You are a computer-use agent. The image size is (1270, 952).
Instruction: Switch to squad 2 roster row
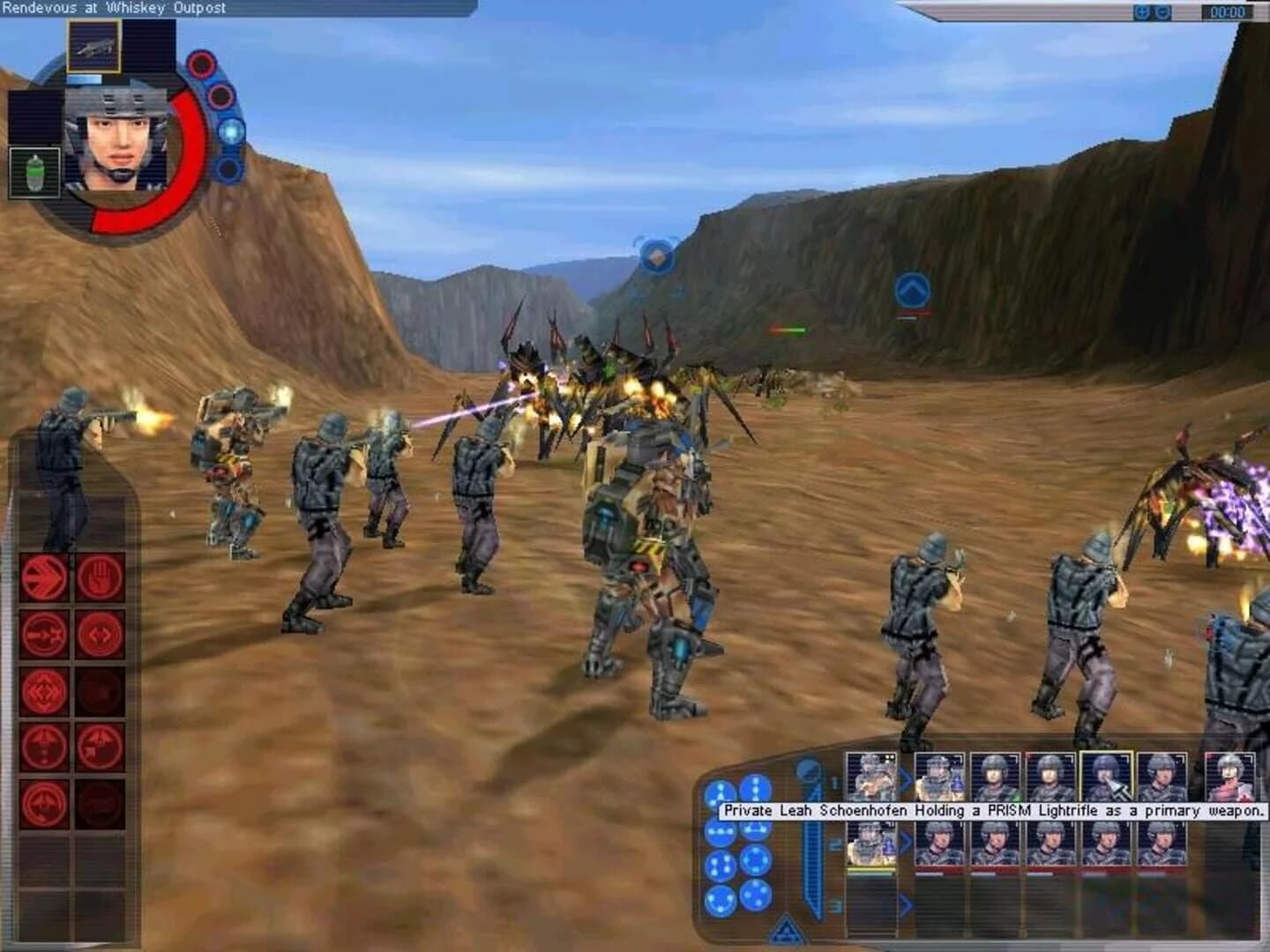(833, 844)
